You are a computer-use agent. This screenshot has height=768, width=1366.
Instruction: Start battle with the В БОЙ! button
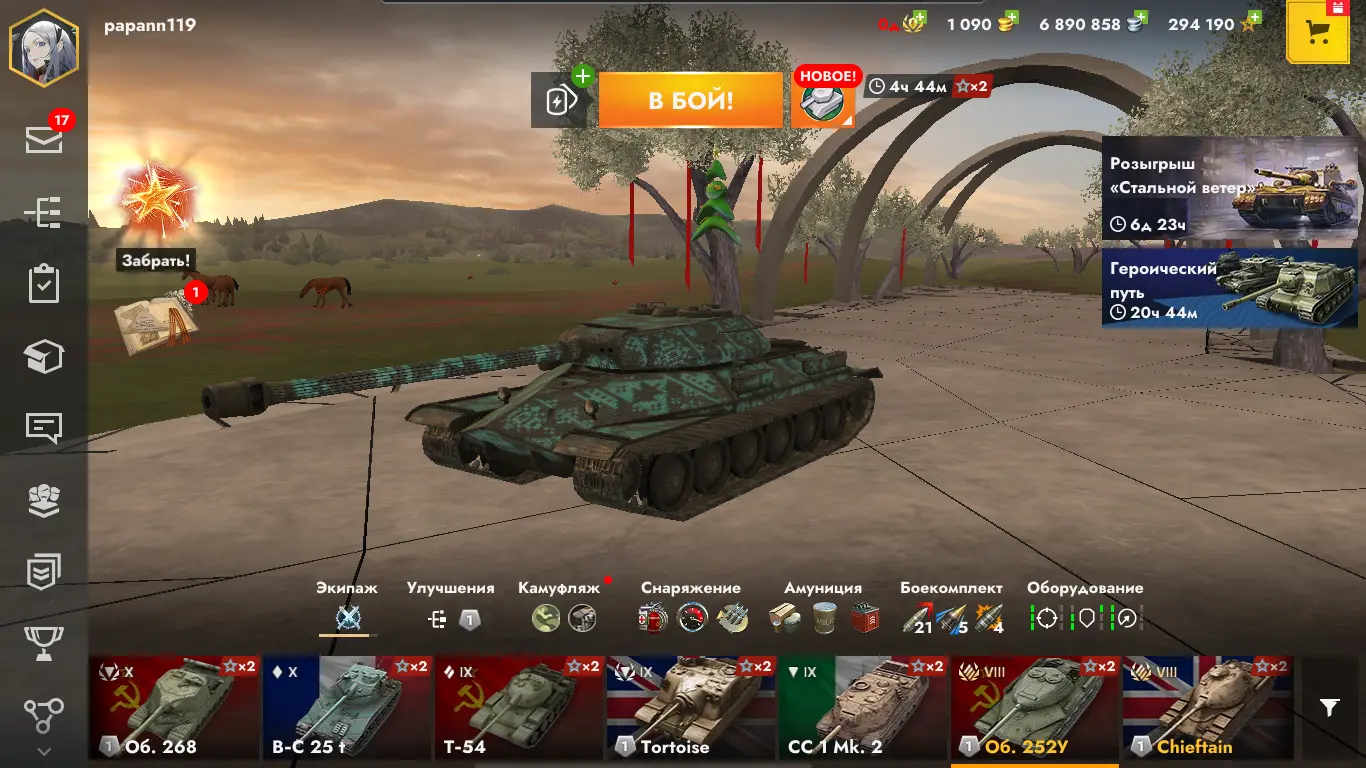[690, 100]
